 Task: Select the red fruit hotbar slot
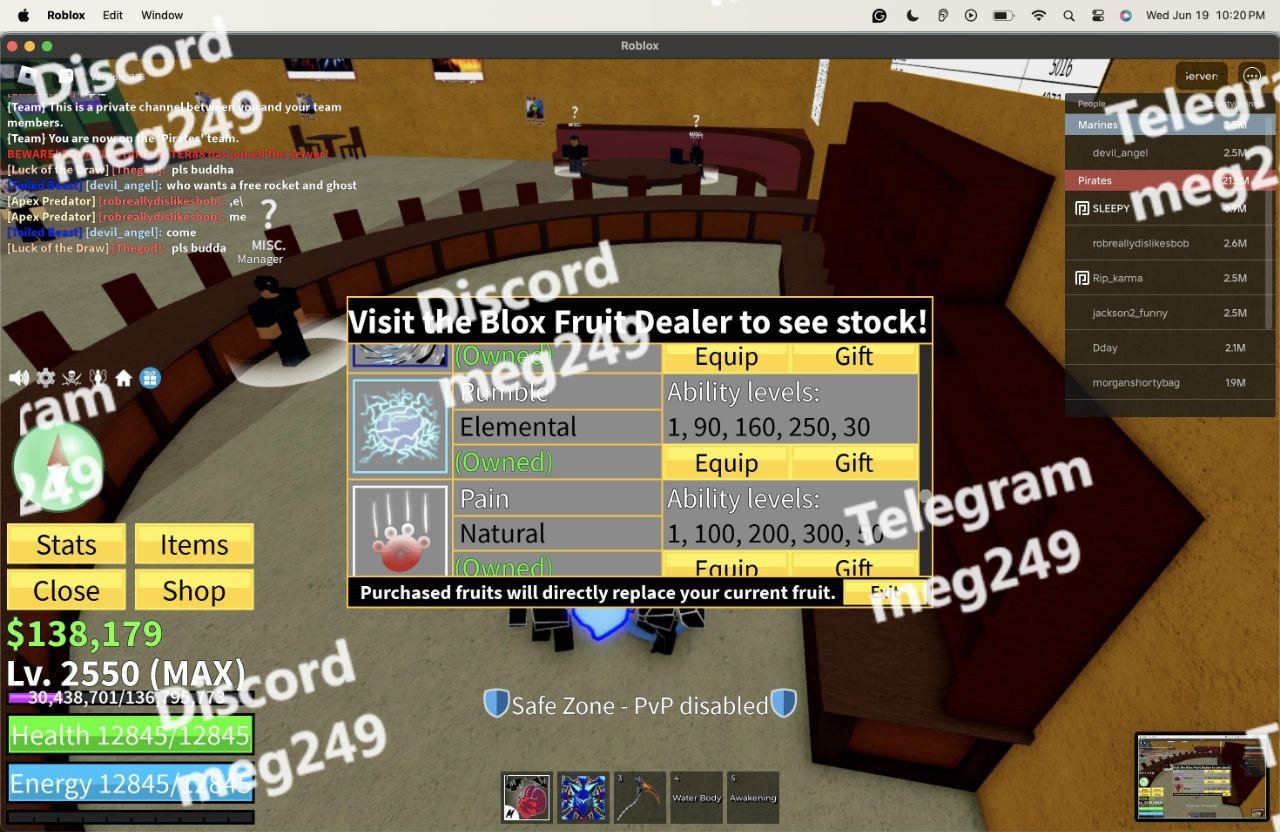(527, 797)
